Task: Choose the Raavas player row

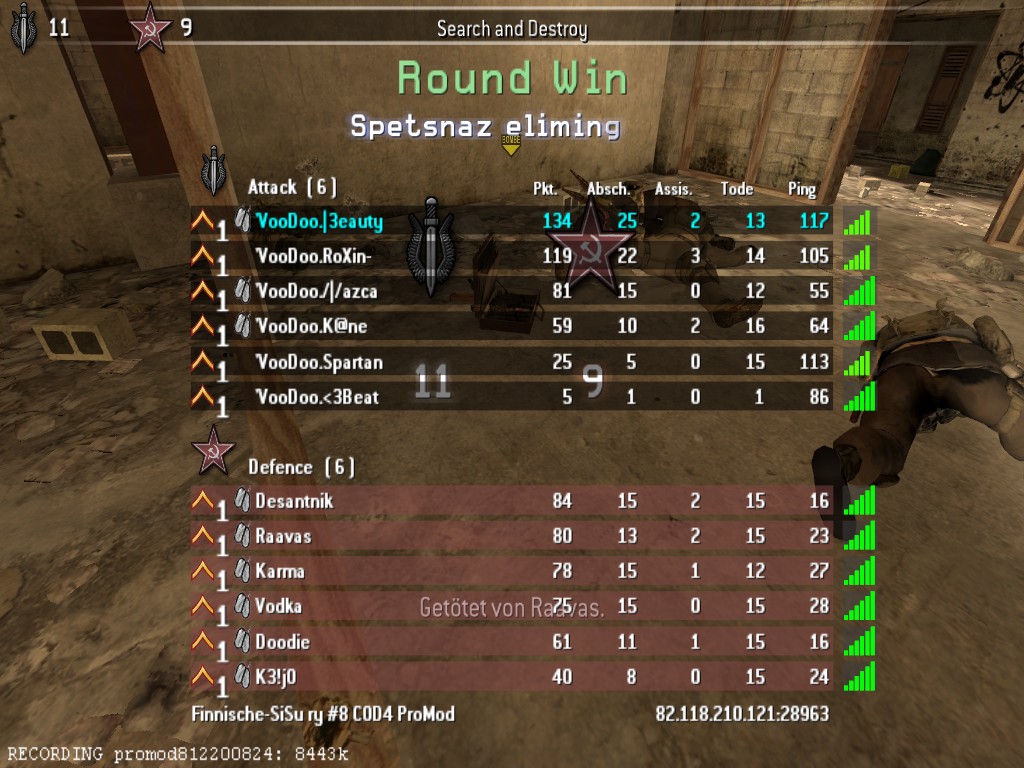Action: pos(283,536)
